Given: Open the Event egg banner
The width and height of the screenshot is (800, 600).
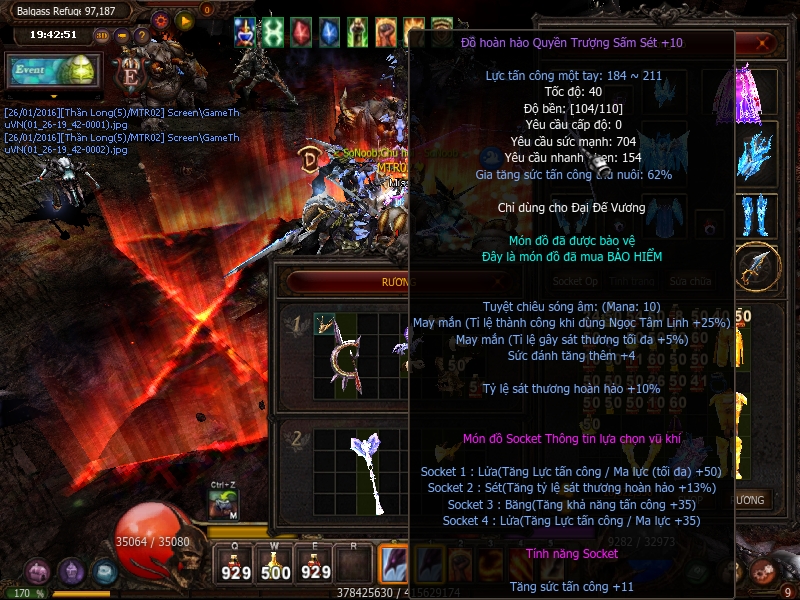Looking at the screenshot, I should coord(53,71).
